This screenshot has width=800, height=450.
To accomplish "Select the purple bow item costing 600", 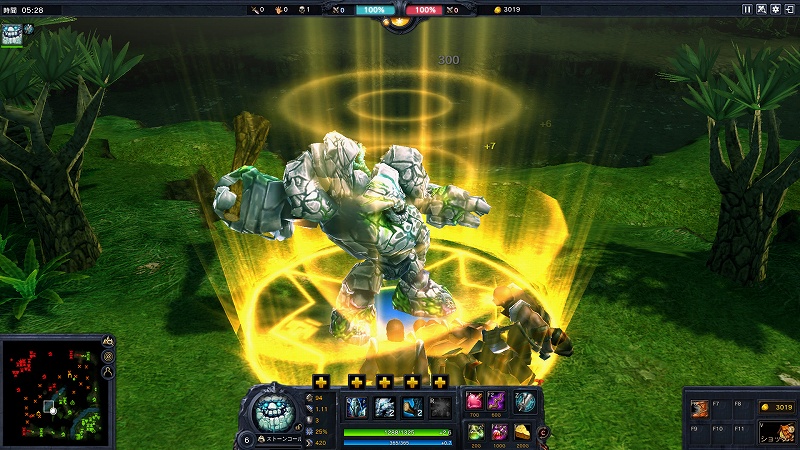I will pyautogui.click(x=500, y=401).
